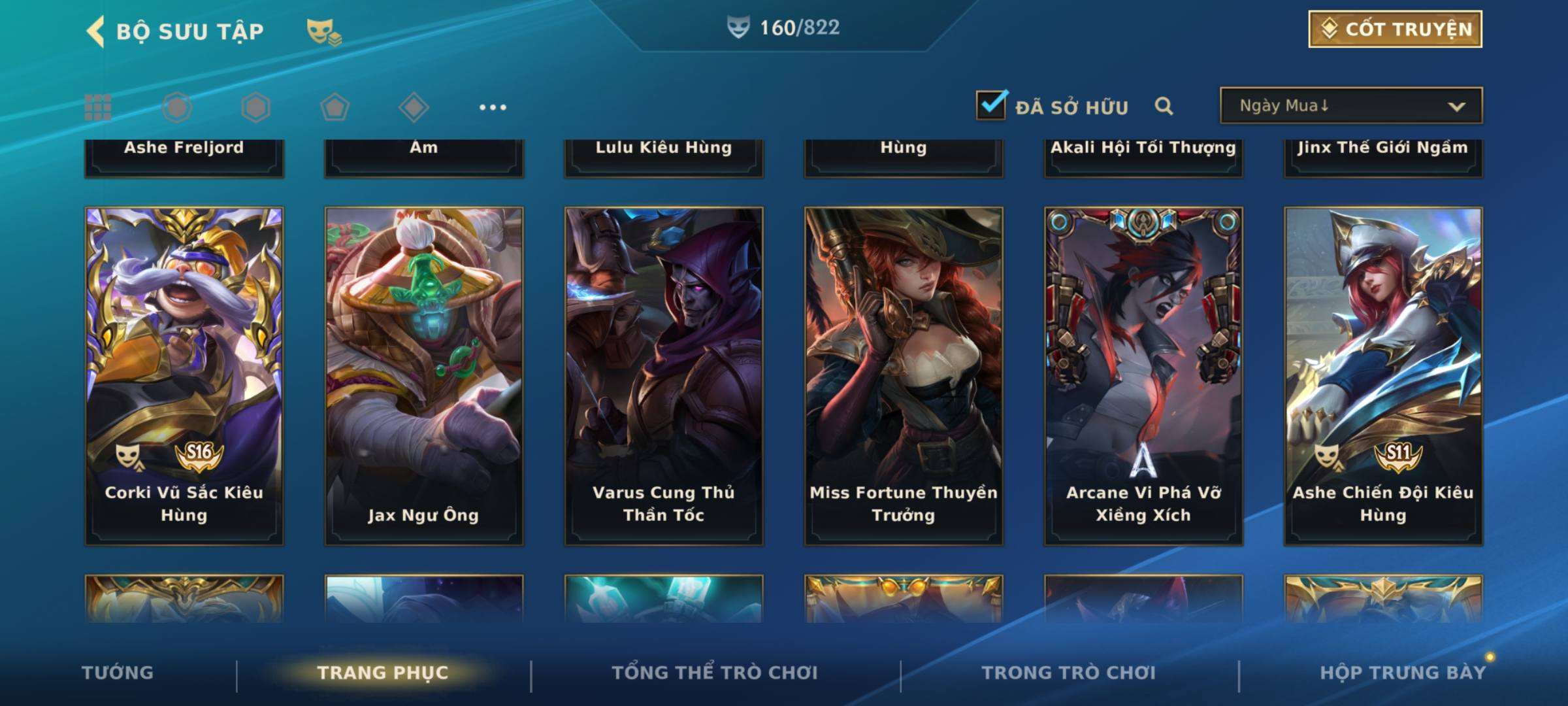The image size is (1568, 706).
Task: Go to the Hộp Trưng Bày tab
Action: tap(1402, 673)
